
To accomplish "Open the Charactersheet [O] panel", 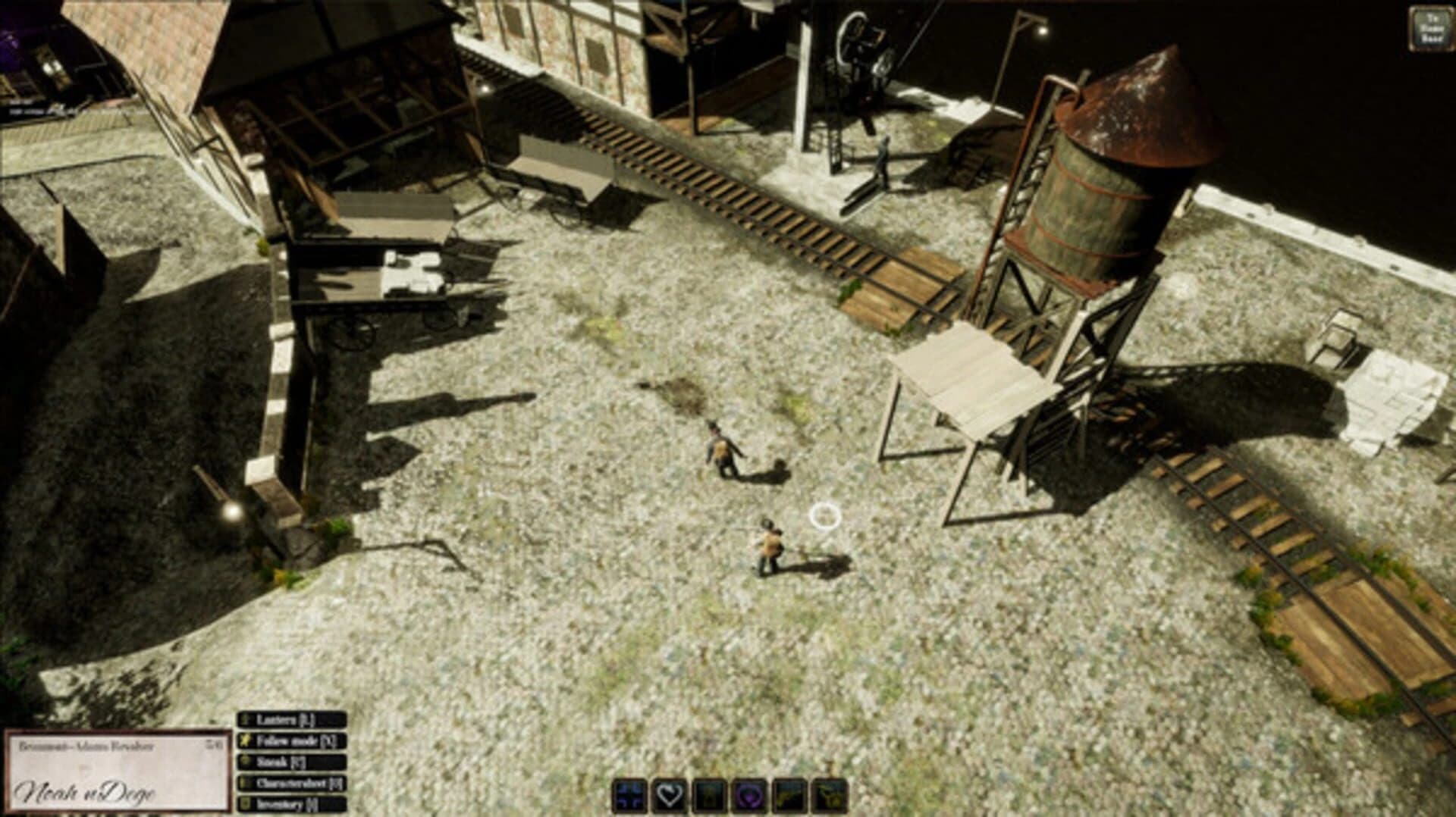I will point(300,784).
